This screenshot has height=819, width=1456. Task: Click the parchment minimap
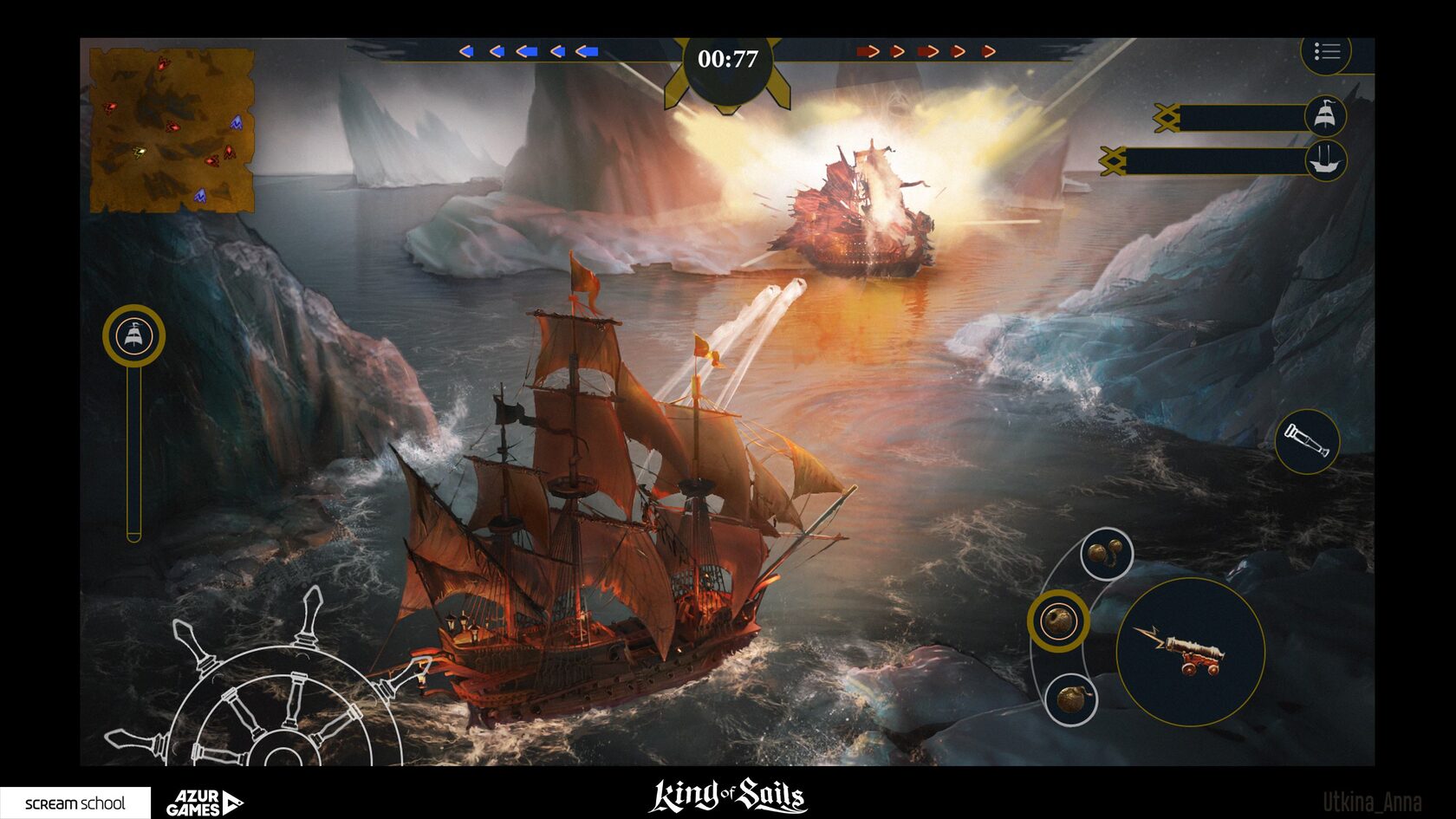(x=172, y=131)
